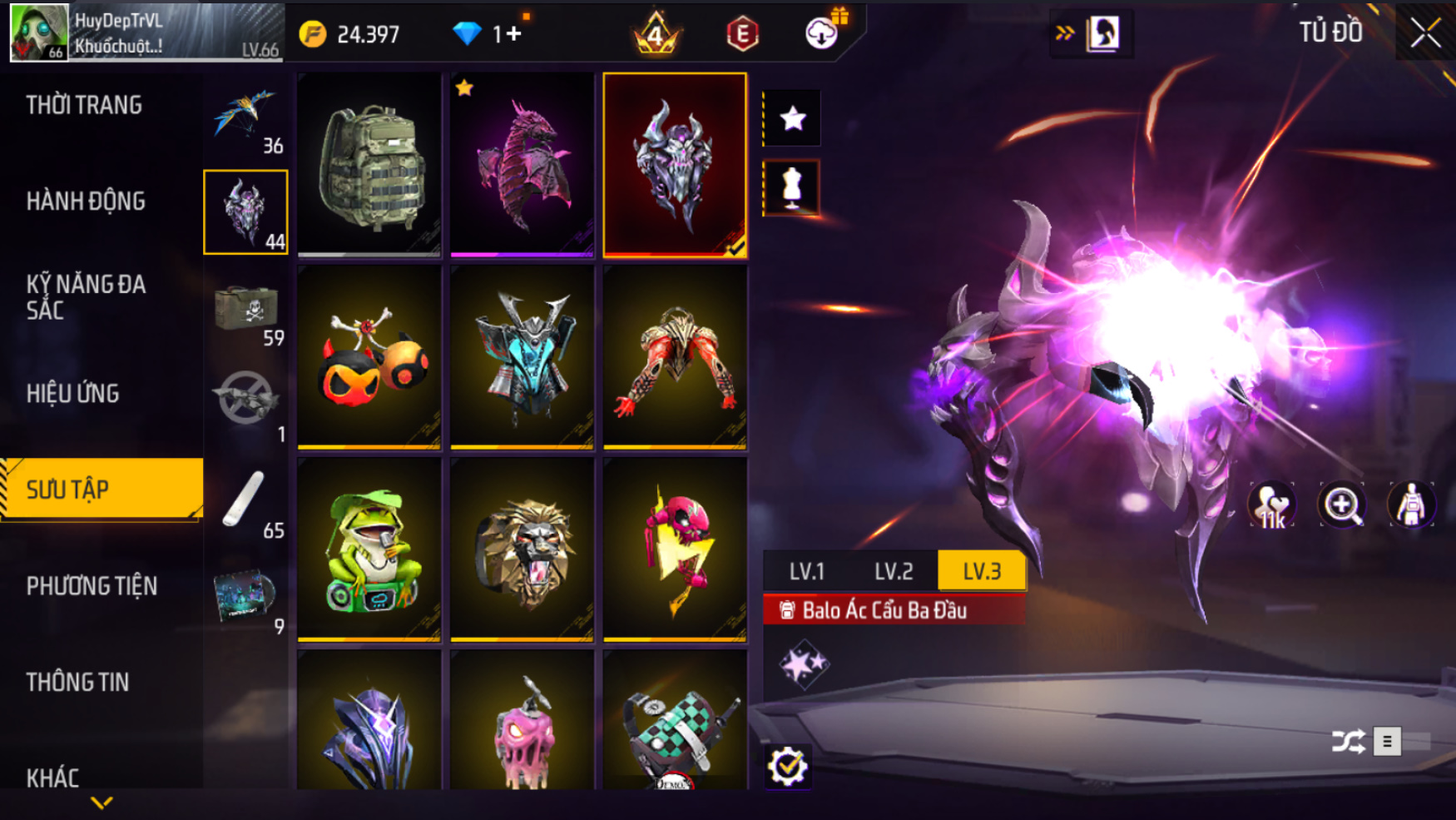Click the magnifier zoom-in preview button
The image size is (1456, 820).
pos(1341,504)
